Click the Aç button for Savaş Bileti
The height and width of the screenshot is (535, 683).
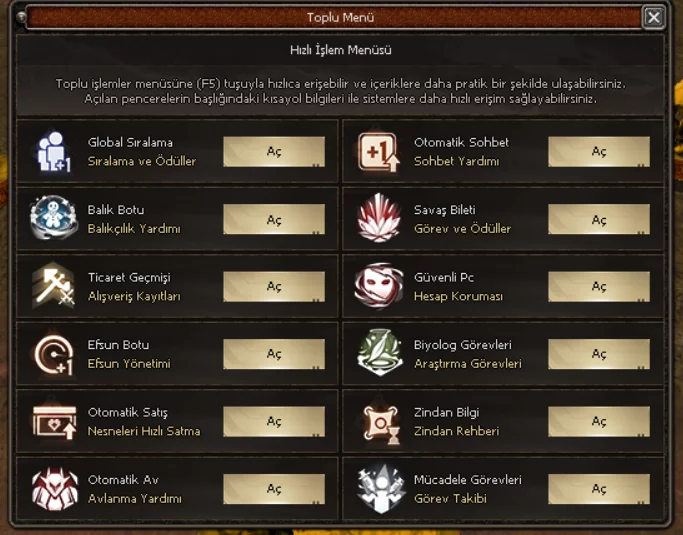click(x=599, y=220)
